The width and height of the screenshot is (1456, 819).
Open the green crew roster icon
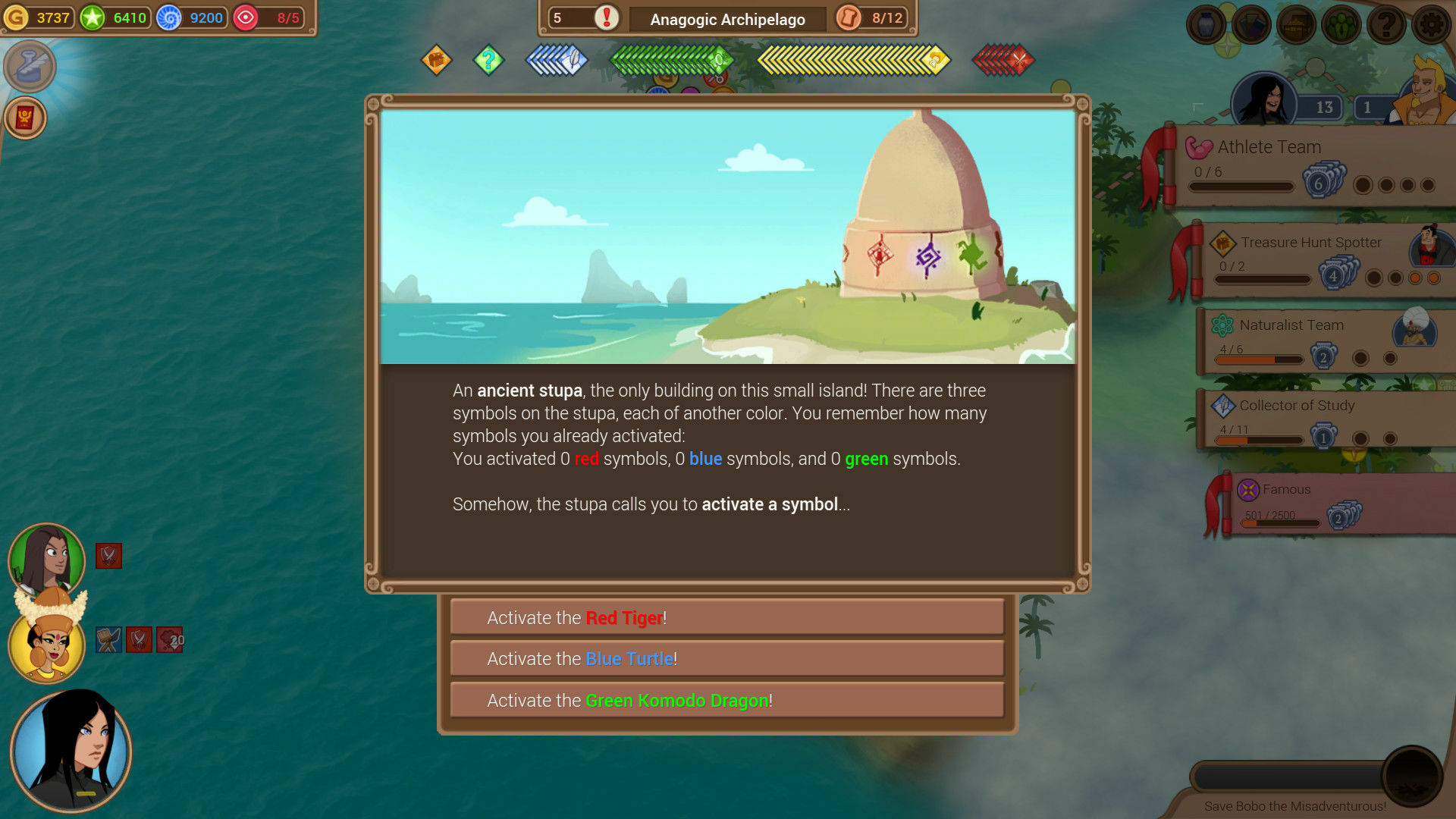pyautogui.click(x=1341, y=24)
